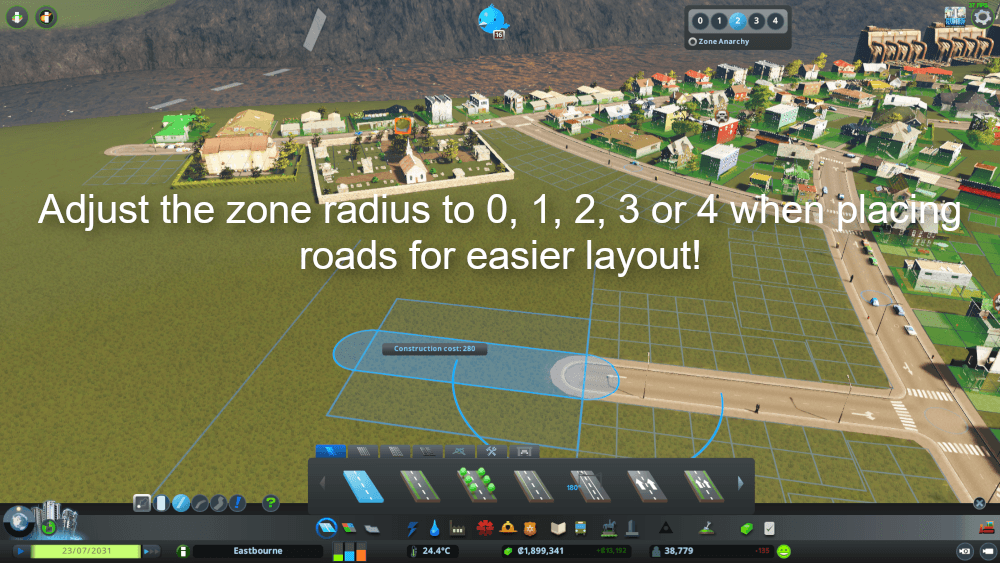
Task: Show the city happiness smiley info
Action: (x=784, y=550)
